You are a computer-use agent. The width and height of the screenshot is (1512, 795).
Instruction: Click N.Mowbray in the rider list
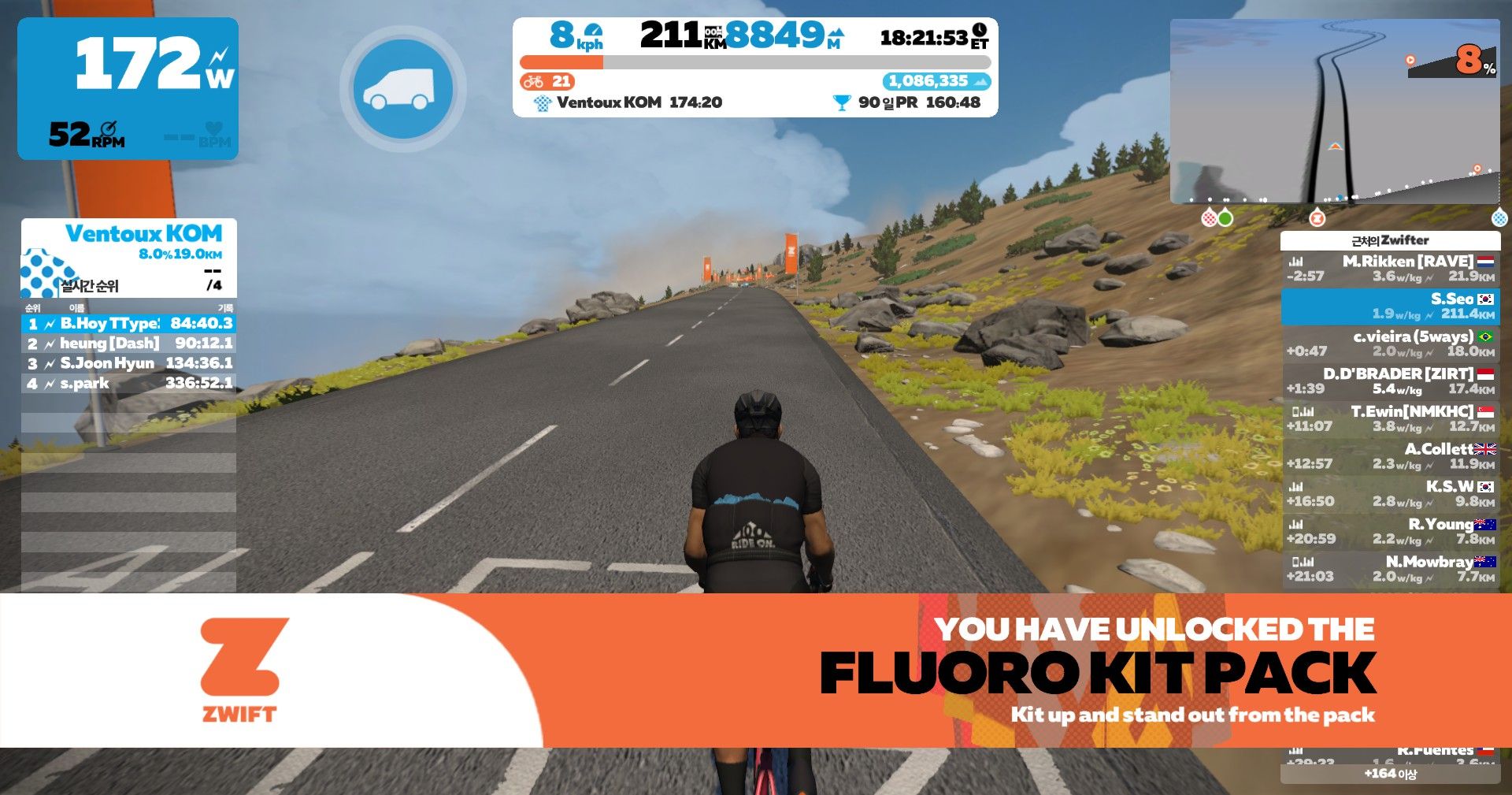click(1391, 569)
